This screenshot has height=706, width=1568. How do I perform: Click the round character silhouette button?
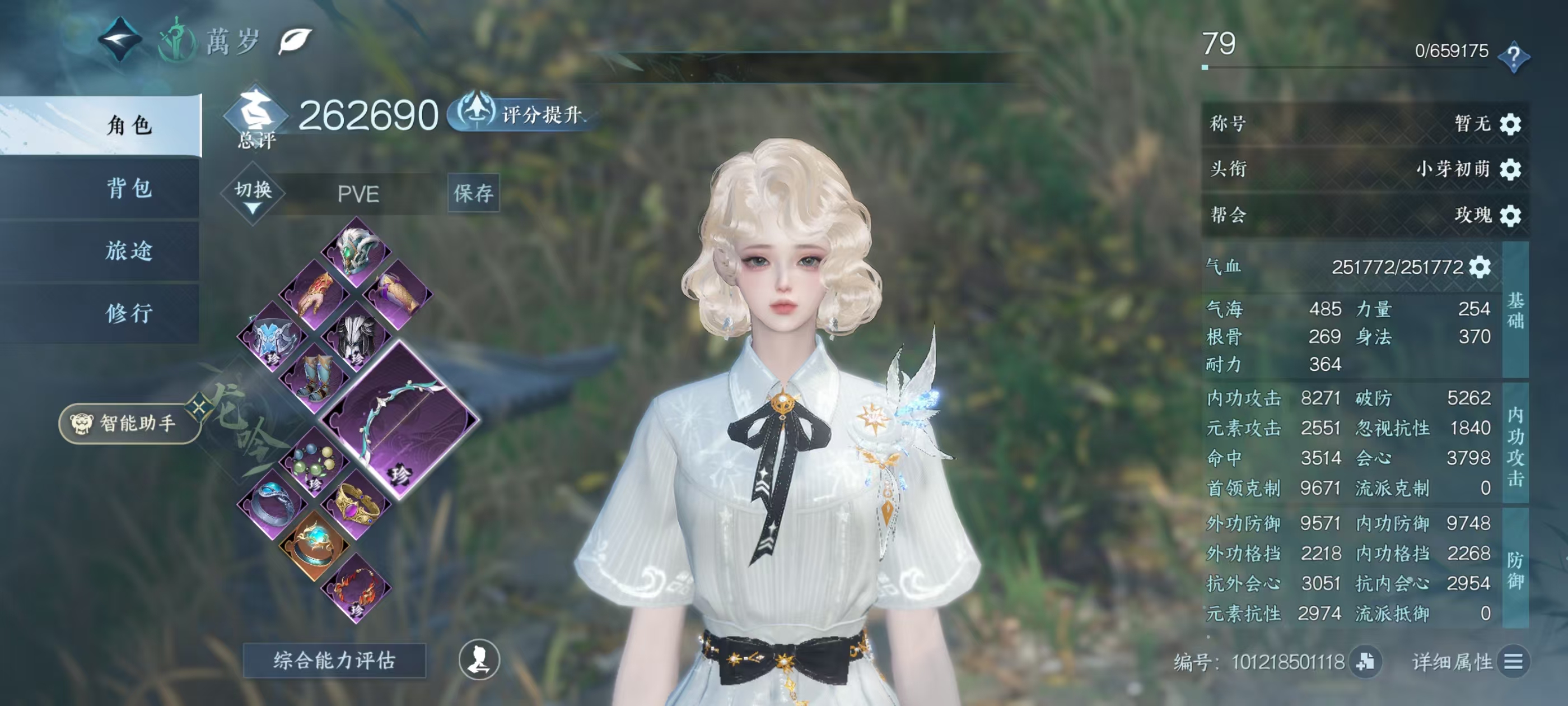479,659
